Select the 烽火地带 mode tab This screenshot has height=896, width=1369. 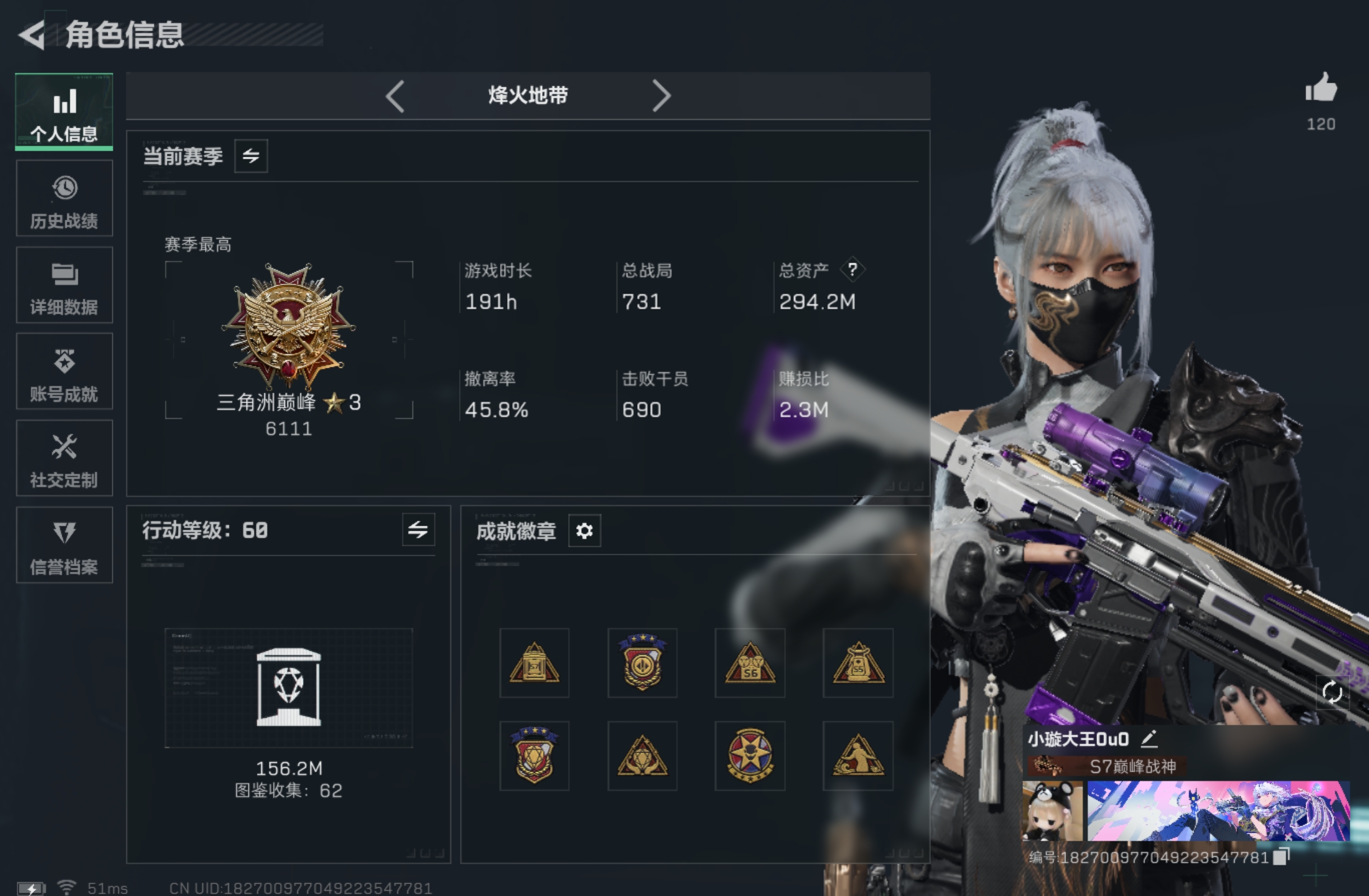(528, 96)
